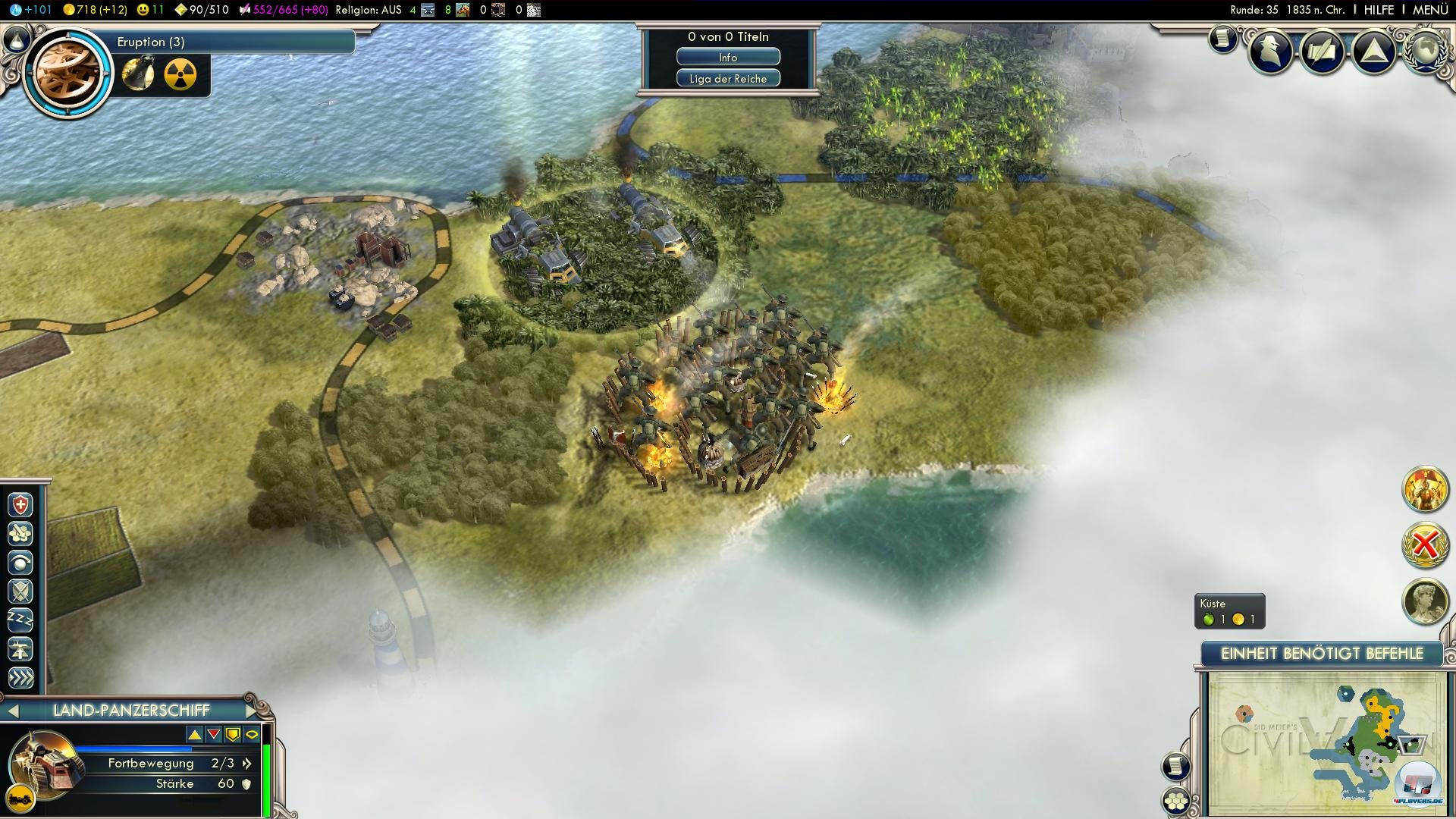
Task: Open the statue bust notification
Action: (1425, 601)
